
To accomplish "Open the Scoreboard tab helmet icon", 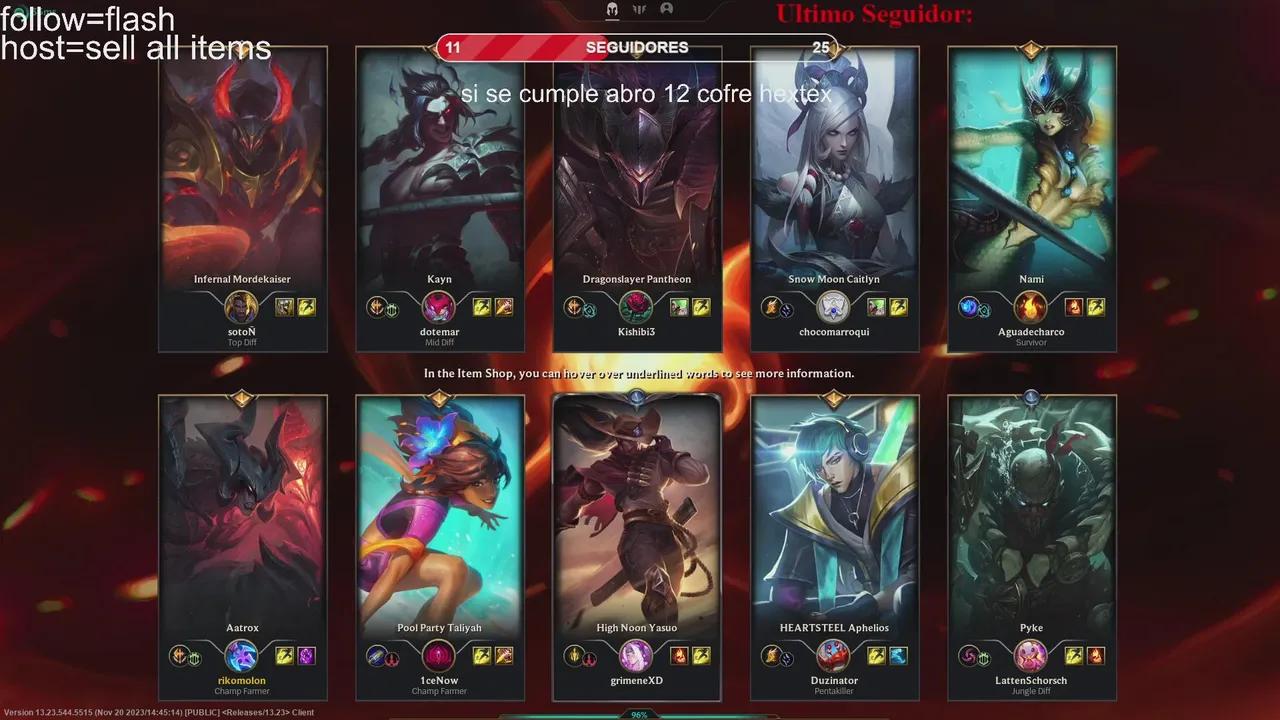I will pos(612,9).
